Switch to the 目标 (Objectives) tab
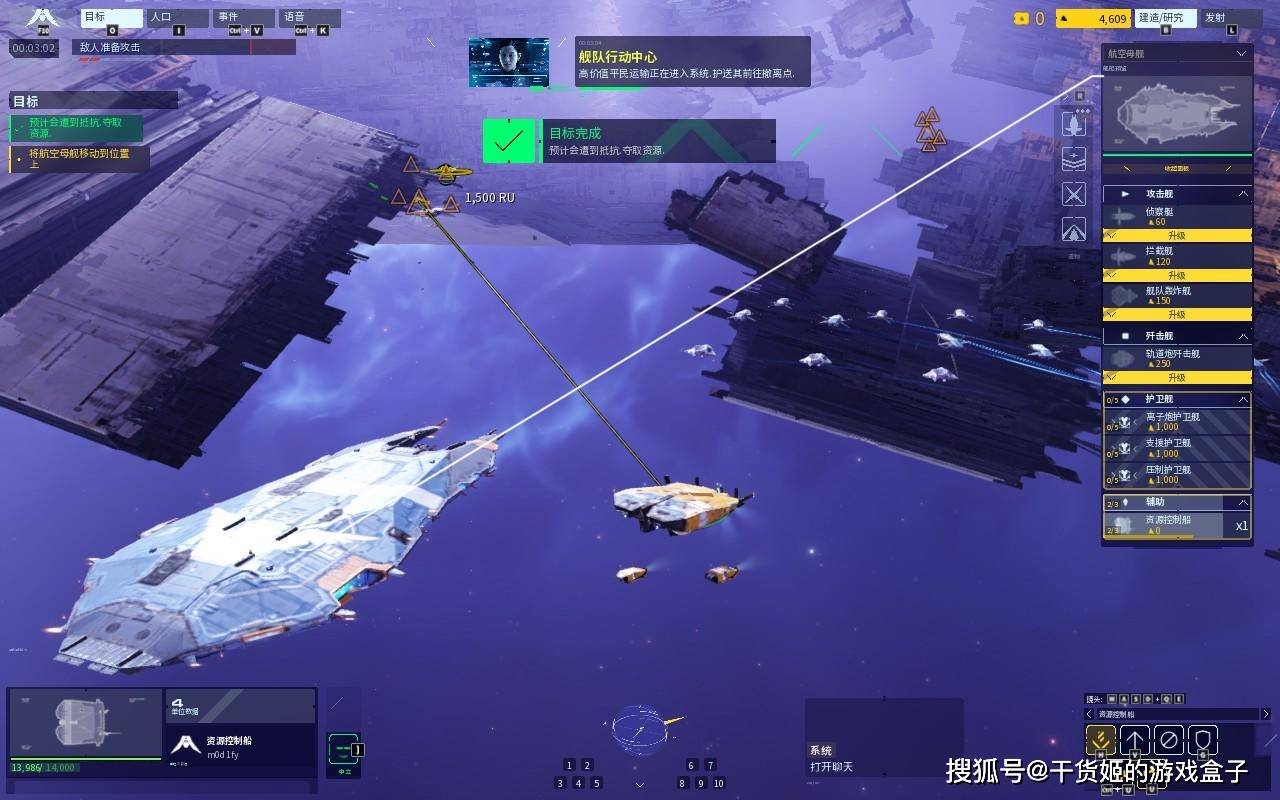Screen dimensions: 1280x800 pyautogui.click(x=111, y=18)
